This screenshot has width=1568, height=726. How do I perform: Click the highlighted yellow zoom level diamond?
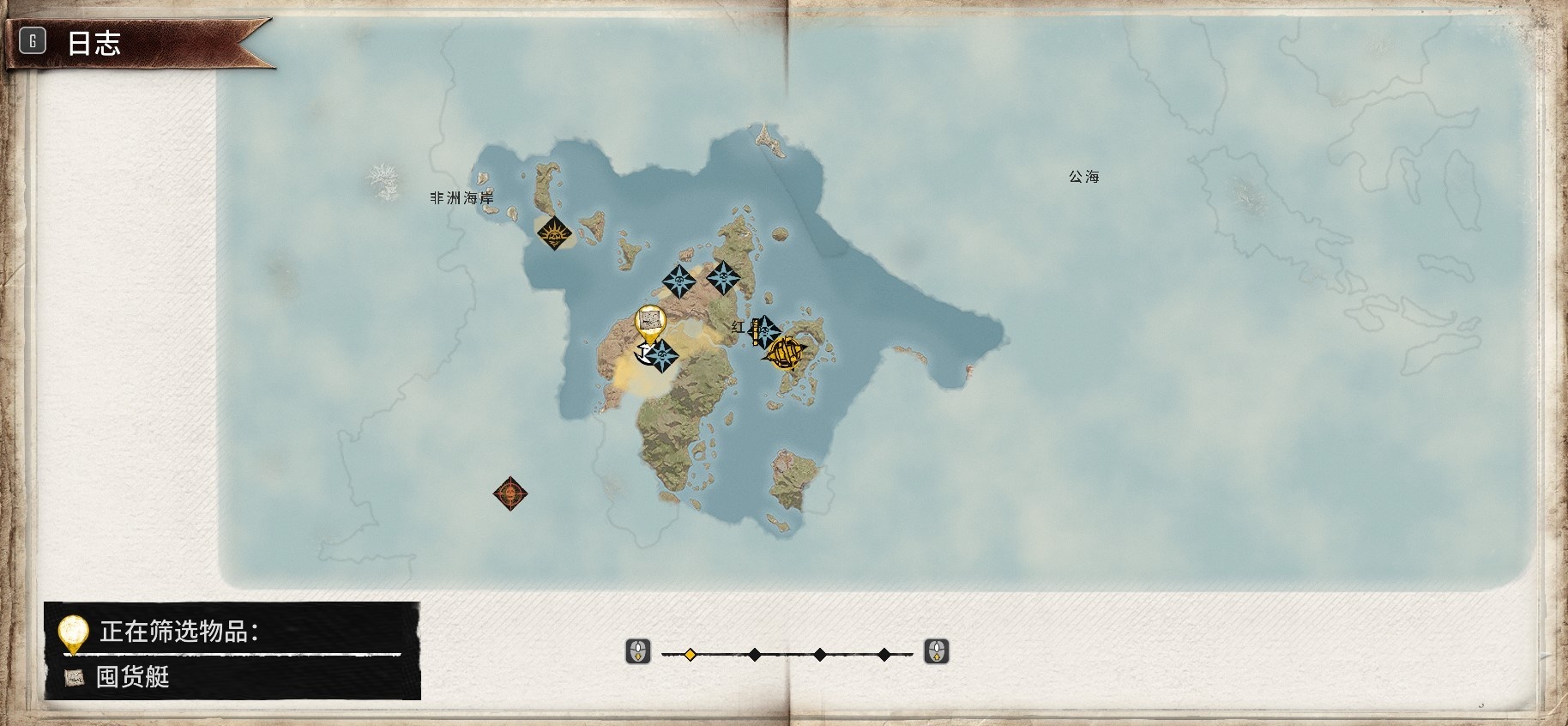[x=690, y=655]
